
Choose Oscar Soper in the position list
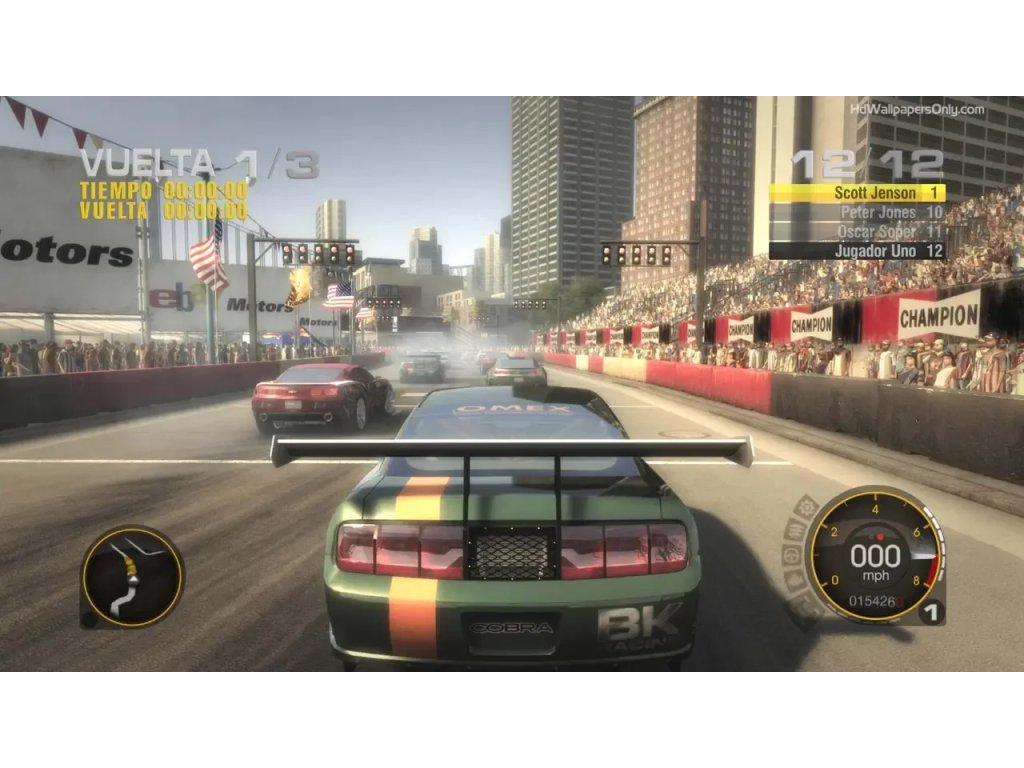click(857, 231)
